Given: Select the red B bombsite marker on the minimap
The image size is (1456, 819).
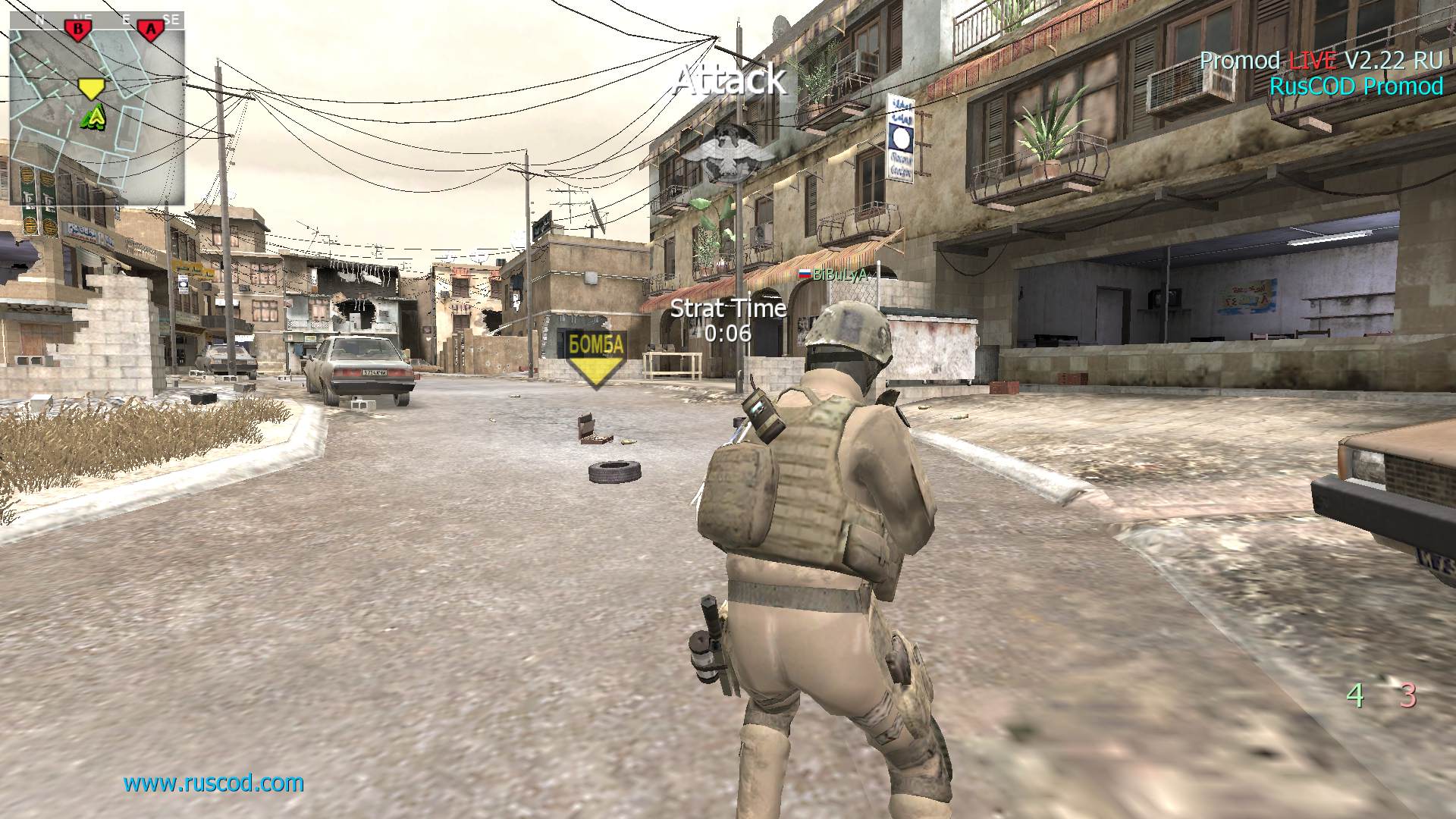Looking at the screenshot, I should [77, 29].
